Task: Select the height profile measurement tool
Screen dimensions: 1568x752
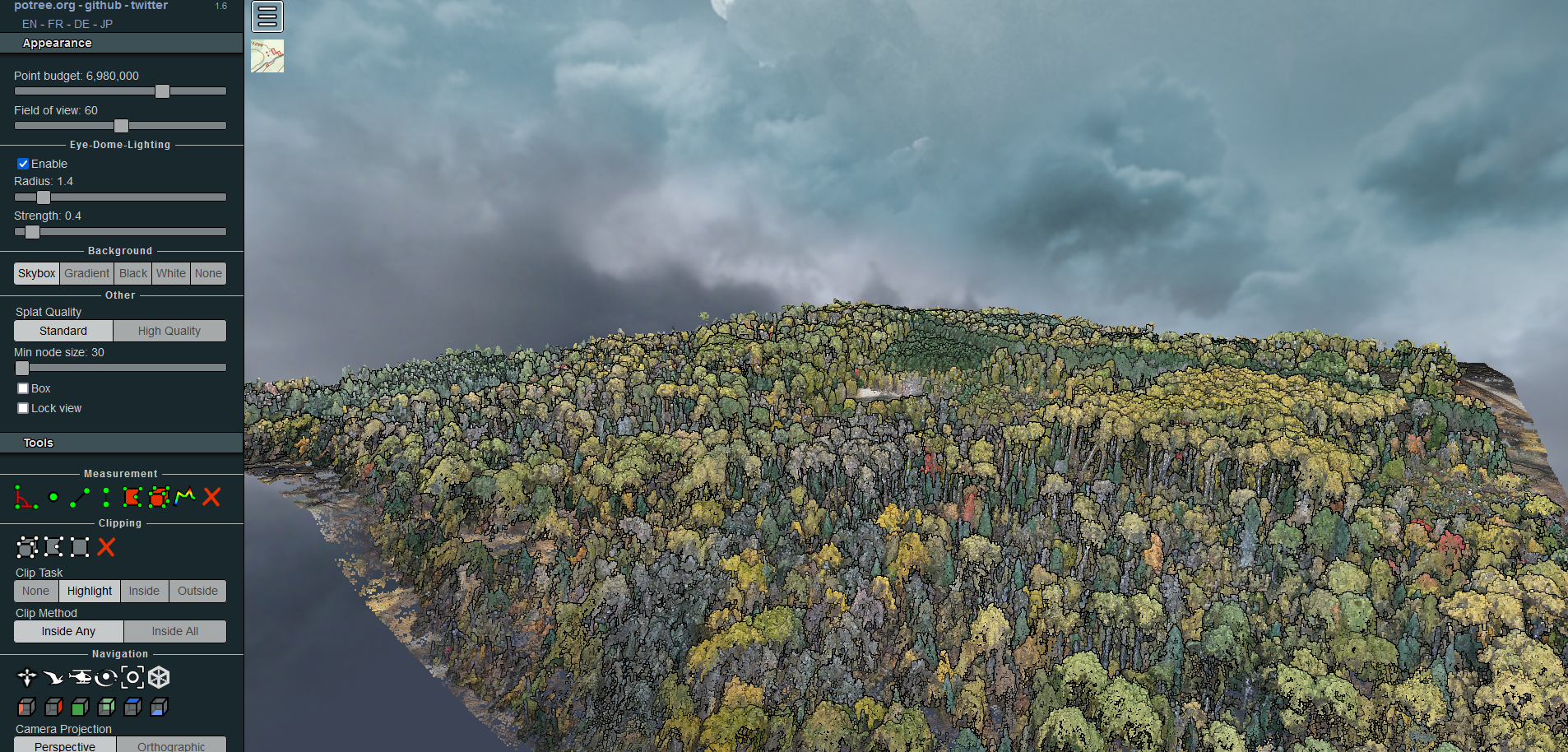Action: 185,497
